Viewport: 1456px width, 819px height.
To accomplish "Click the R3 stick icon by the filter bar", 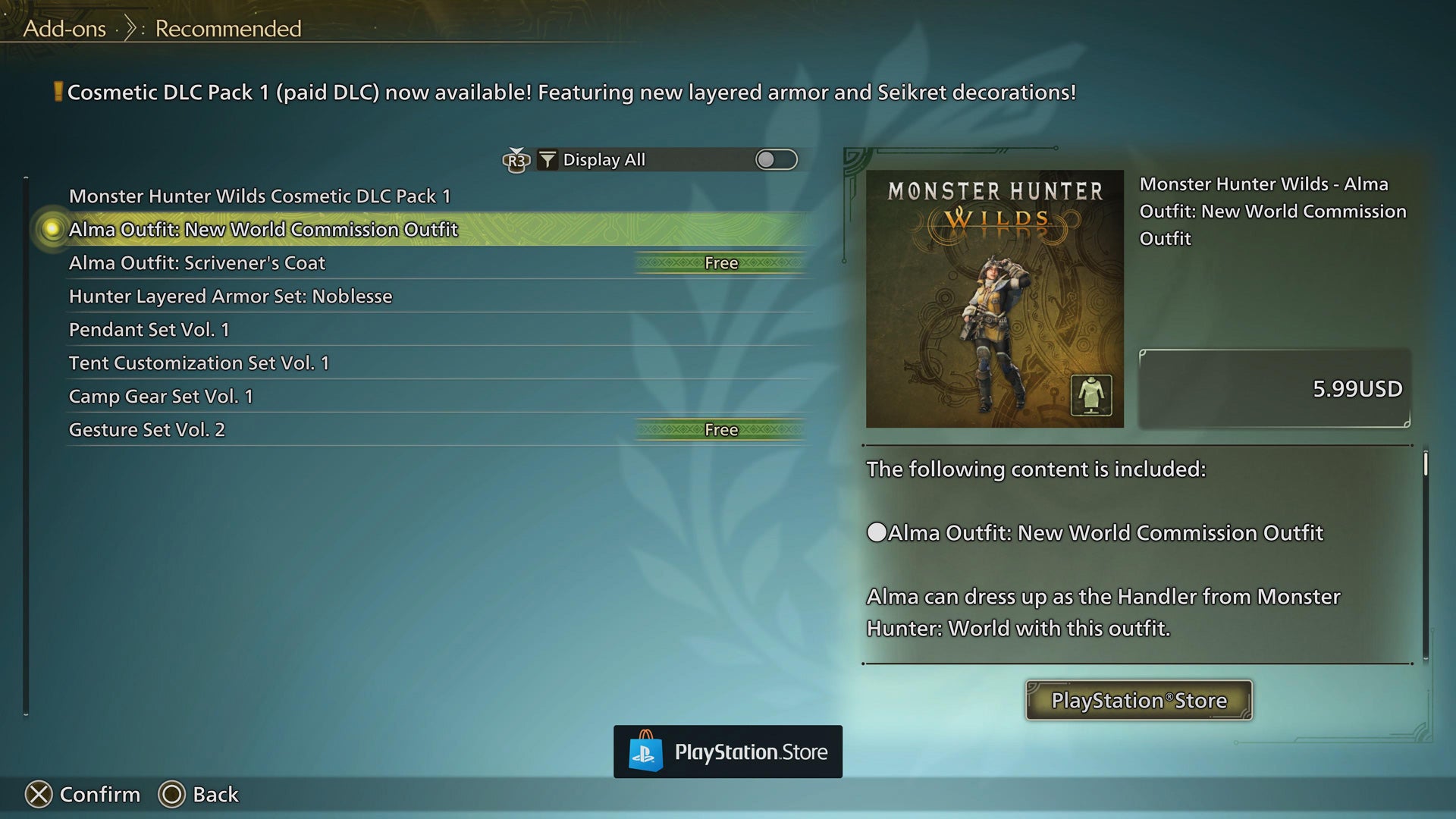I will click(515, 161).
